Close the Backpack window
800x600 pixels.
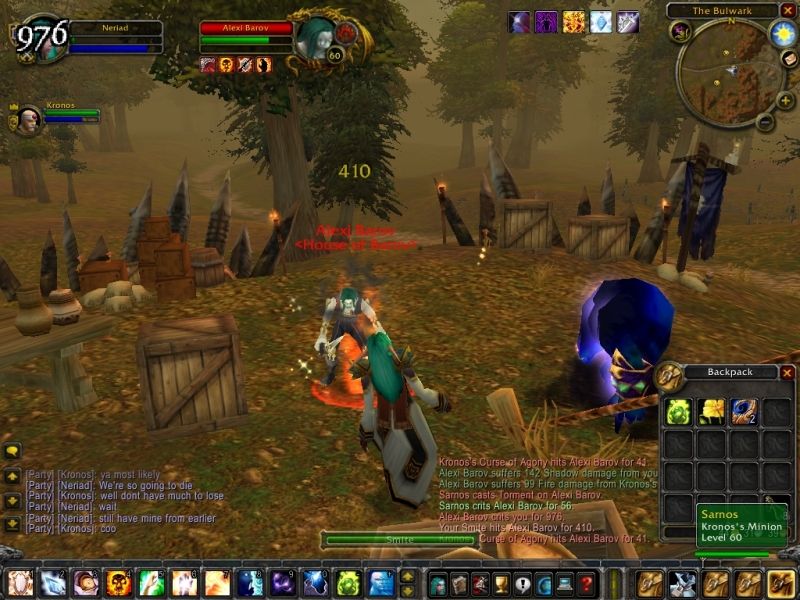[x=787, y=373]
